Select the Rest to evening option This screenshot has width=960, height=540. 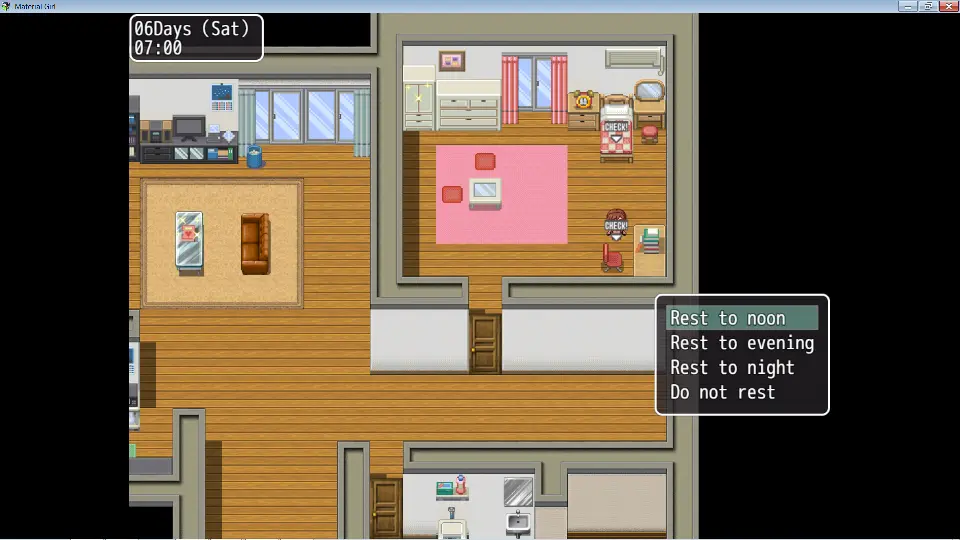click(741, 343)
